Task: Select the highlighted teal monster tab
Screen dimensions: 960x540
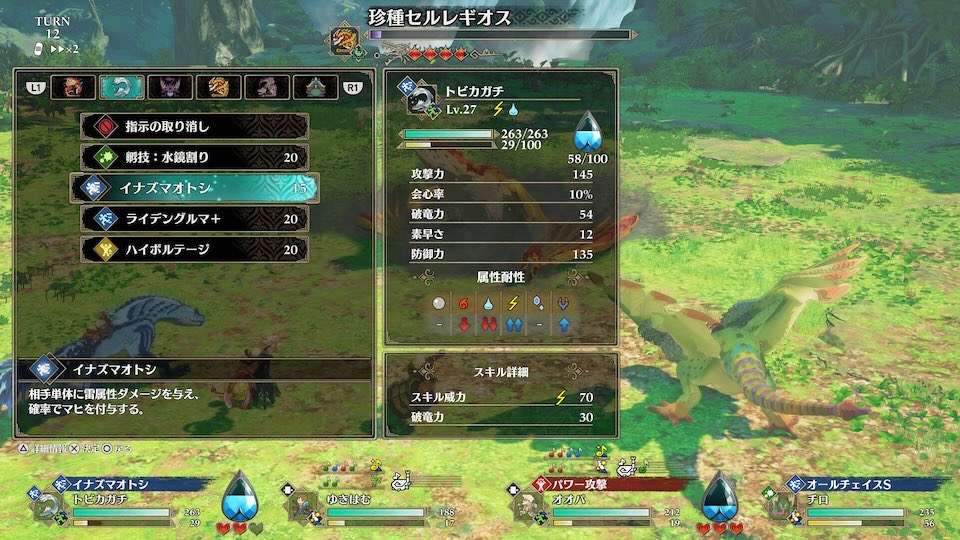Action: click(122, 87)
